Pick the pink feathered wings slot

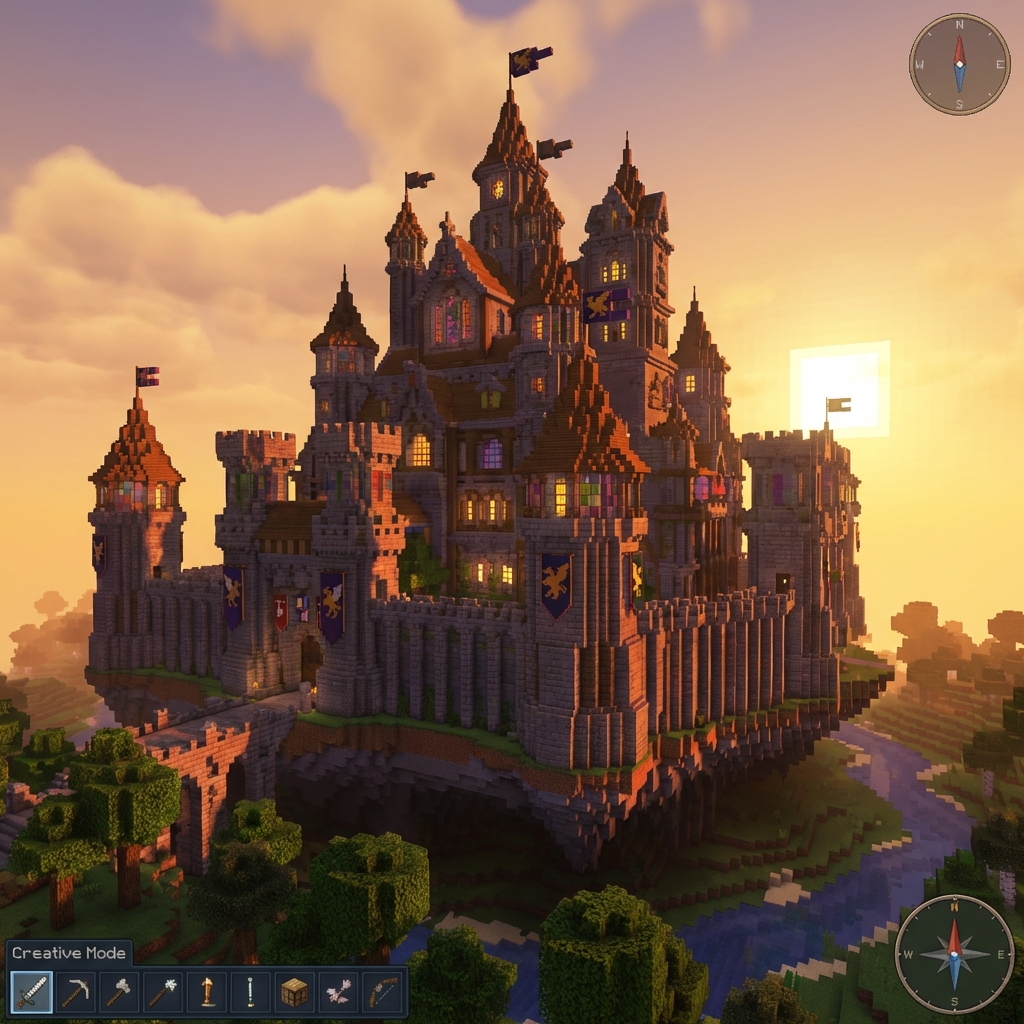[x=338, y=992]
